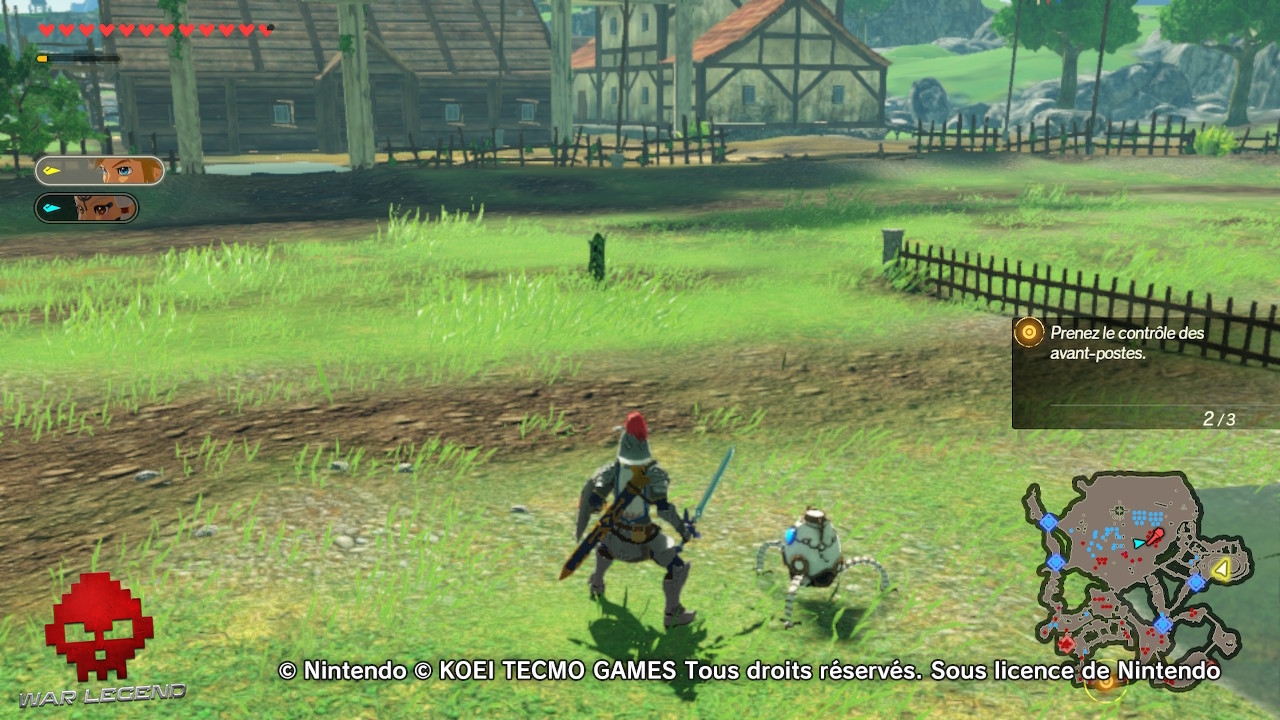The image size is (1280, 720).
Task: Select Link's character portrait
Action: tap(123, 171)
